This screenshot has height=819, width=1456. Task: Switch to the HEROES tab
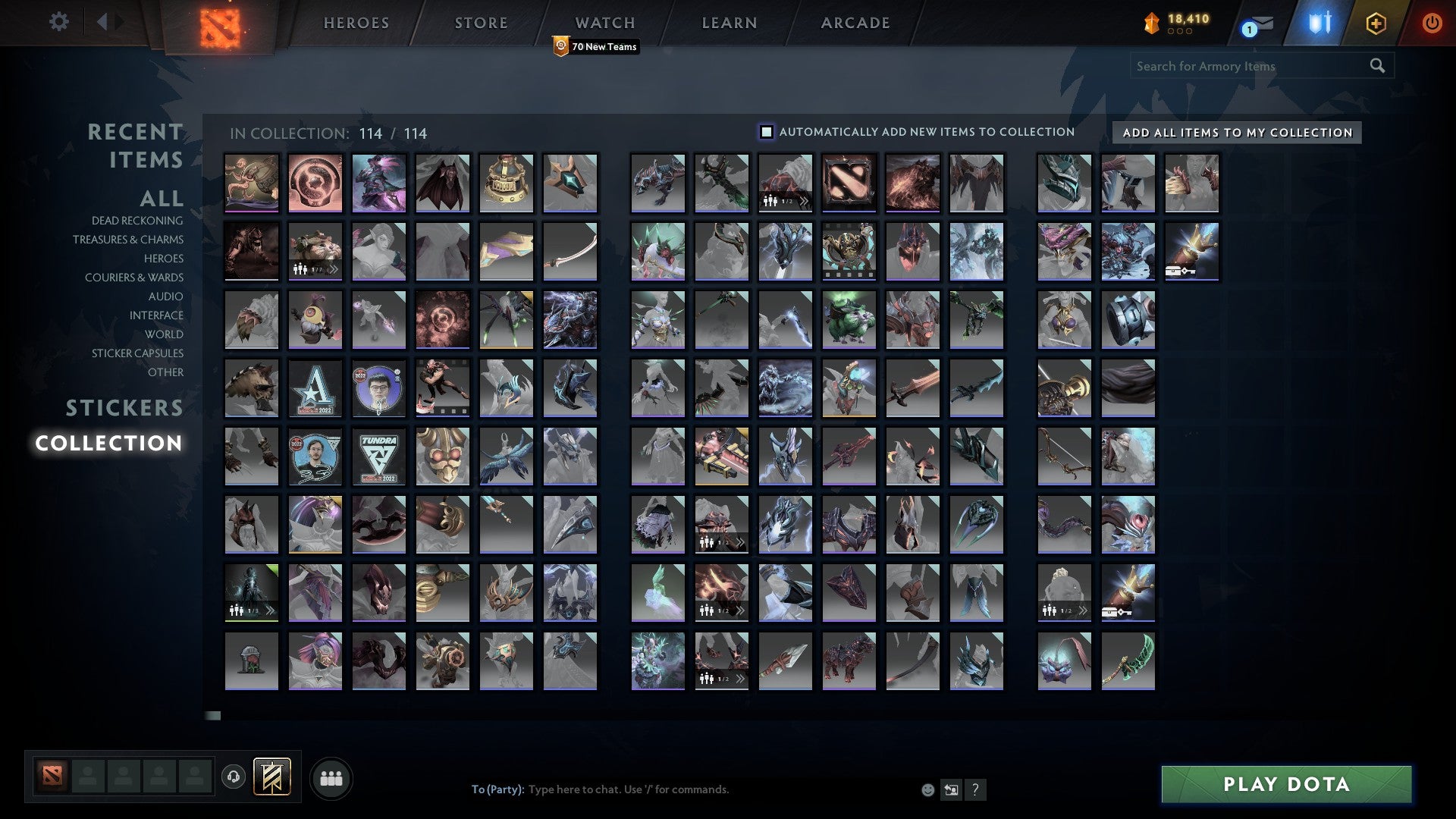pos(356,22)
